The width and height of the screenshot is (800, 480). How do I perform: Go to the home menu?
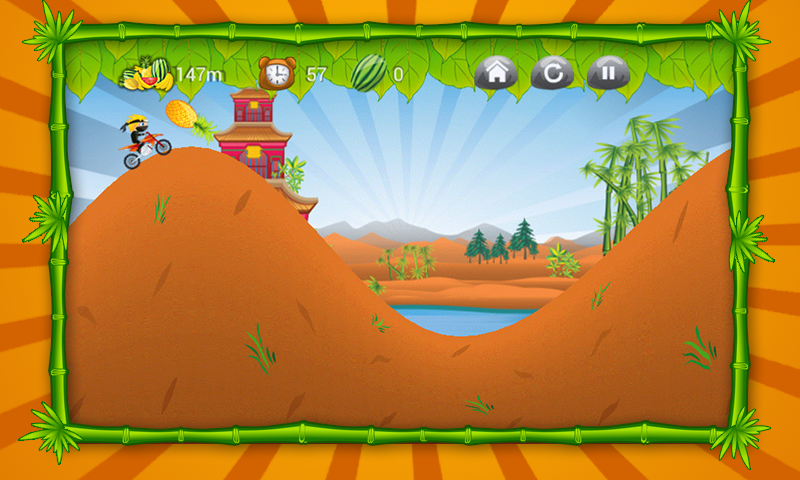pos(494,72)
